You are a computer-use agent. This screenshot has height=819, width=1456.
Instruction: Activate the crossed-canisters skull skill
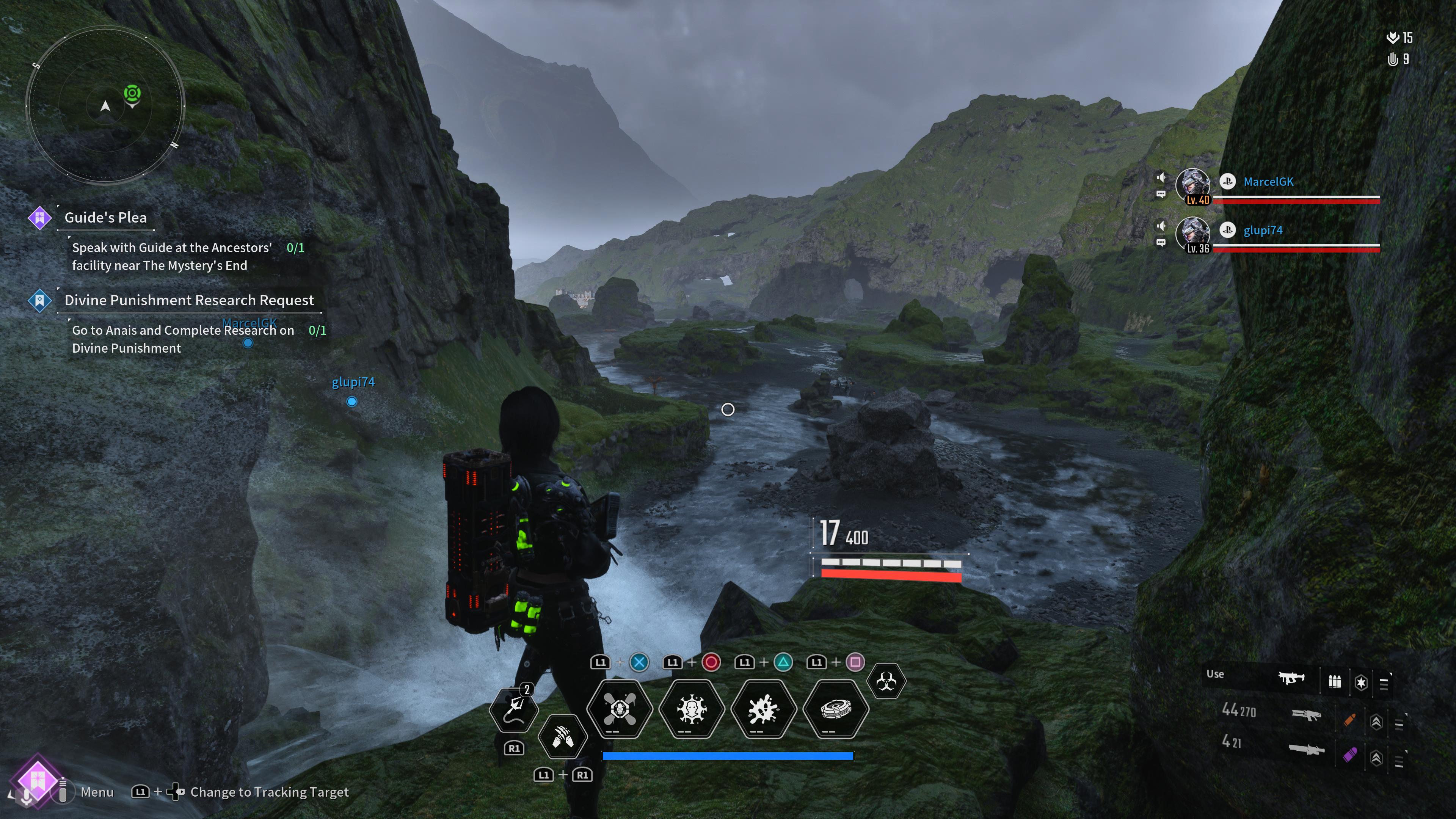pos(620,709)
